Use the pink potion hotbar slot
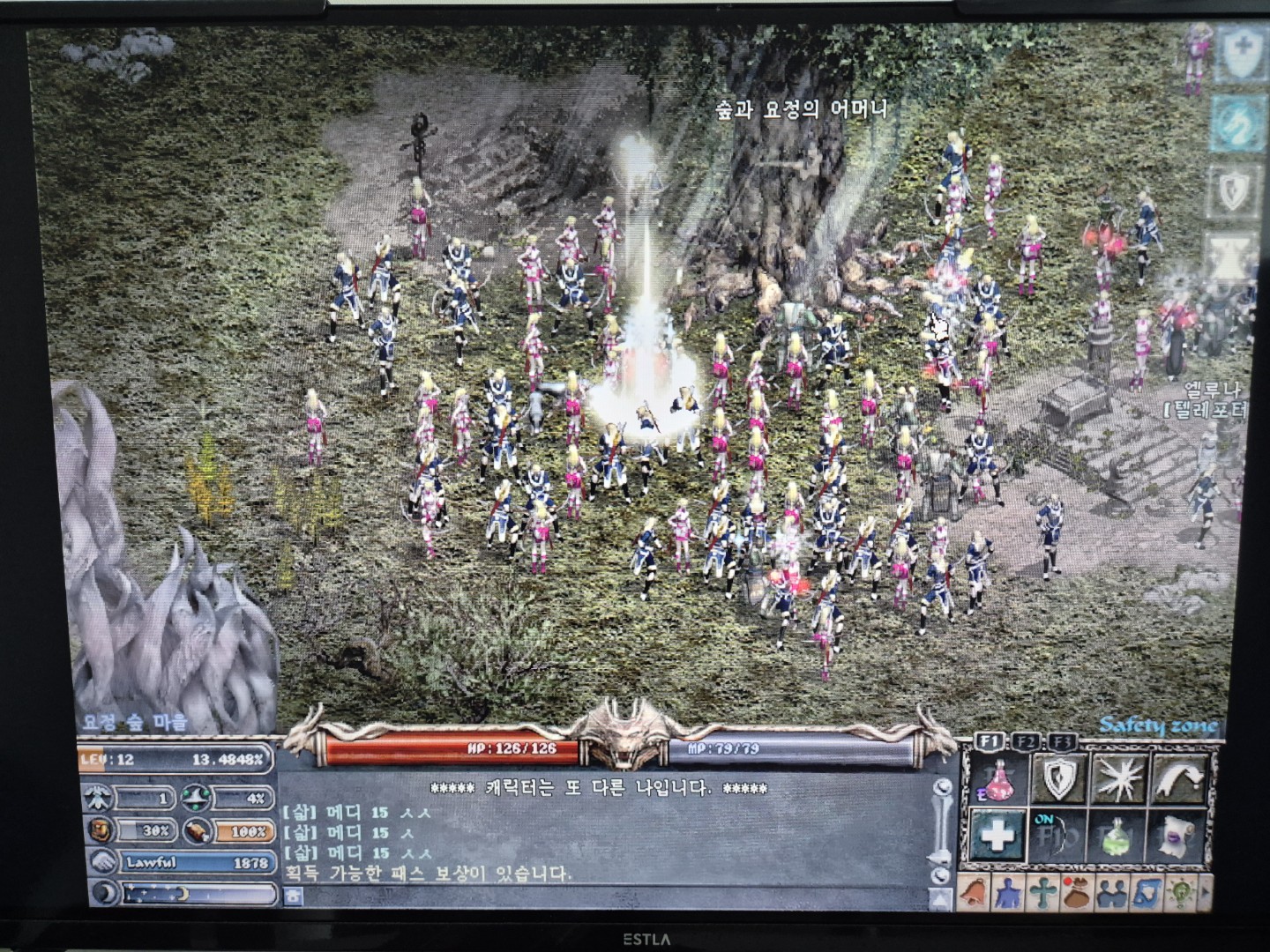 point(997,780)
